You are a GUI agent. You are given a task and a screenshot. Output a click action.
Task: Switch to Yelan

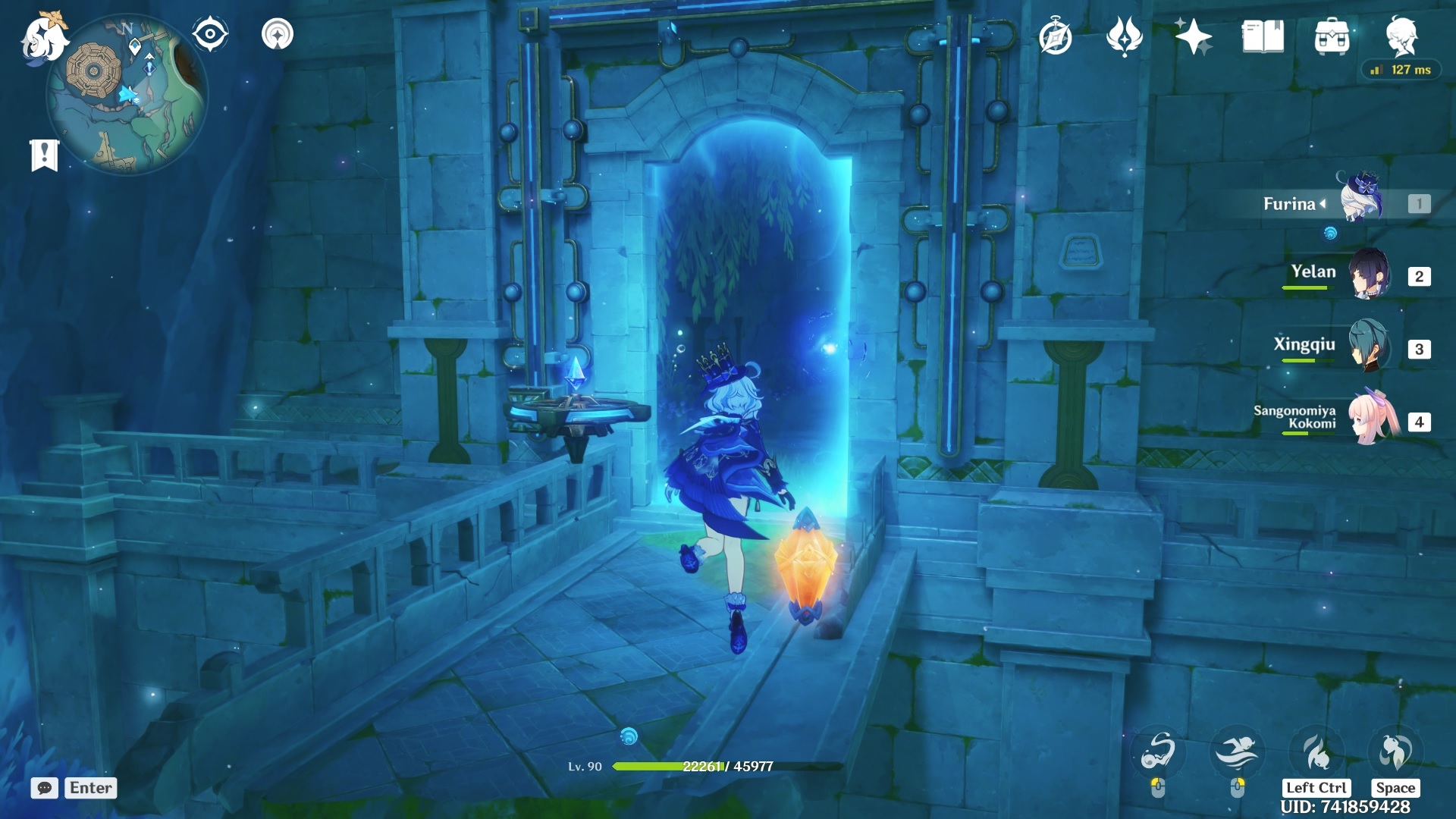pos(1369,274)
